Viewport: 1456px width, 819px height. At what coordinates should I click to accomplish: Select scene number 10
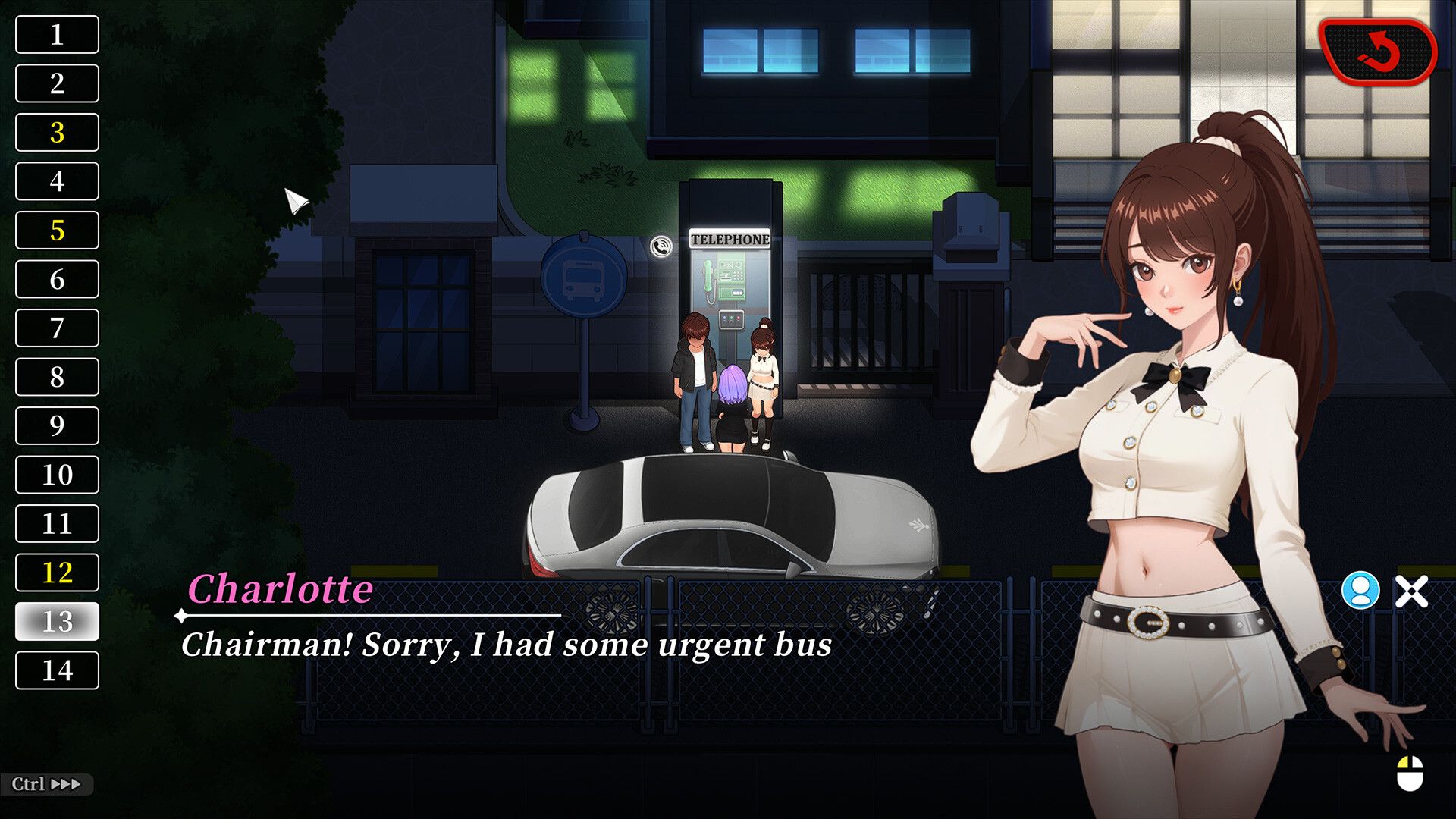click(57, 475)
